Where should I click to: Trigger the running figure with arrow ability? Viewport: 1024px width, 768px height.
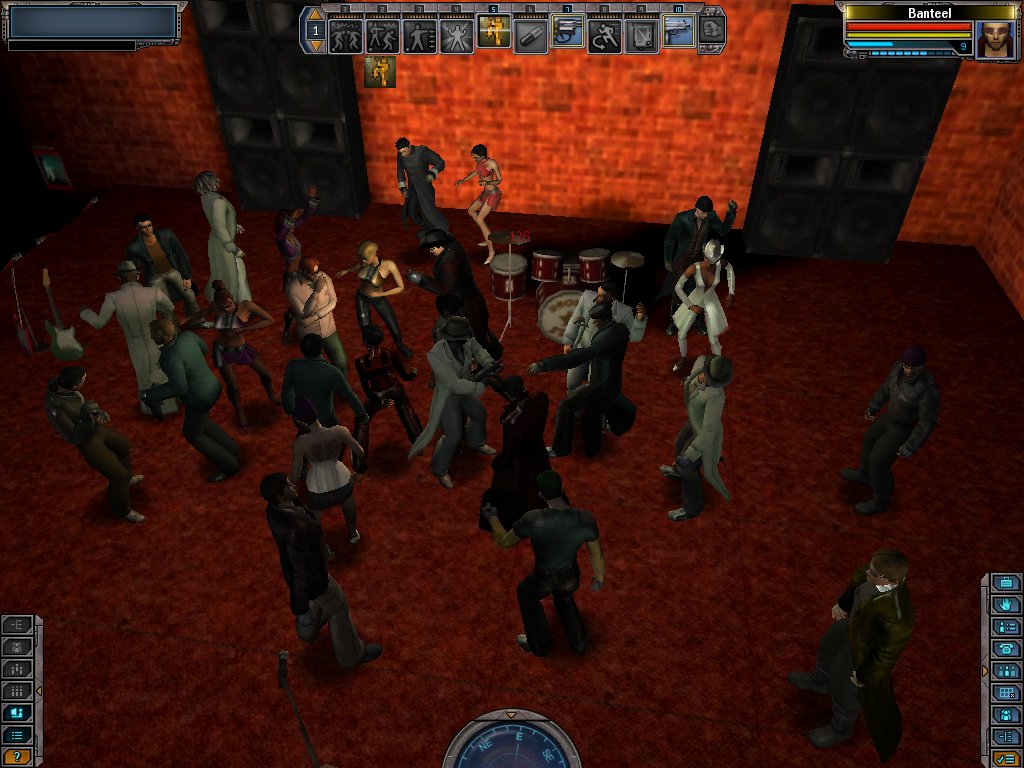coord(604,36)
